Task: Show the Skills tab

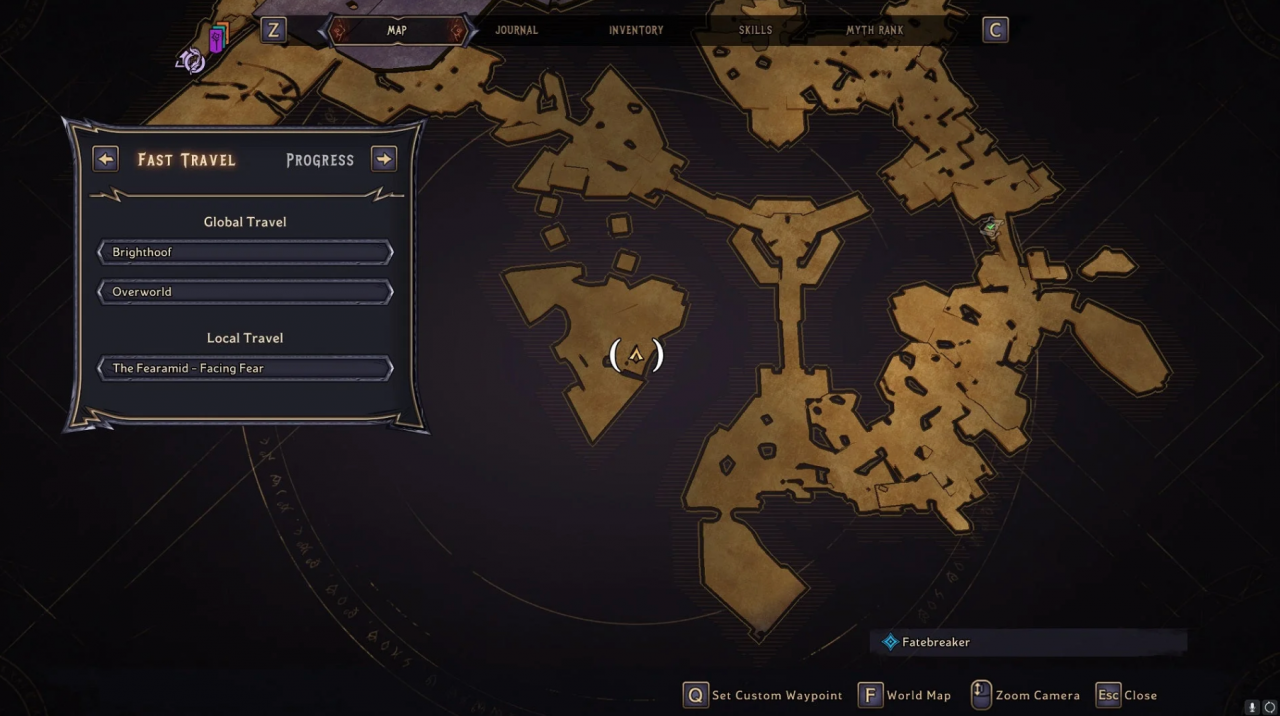Action: click(x=755, y=30)
